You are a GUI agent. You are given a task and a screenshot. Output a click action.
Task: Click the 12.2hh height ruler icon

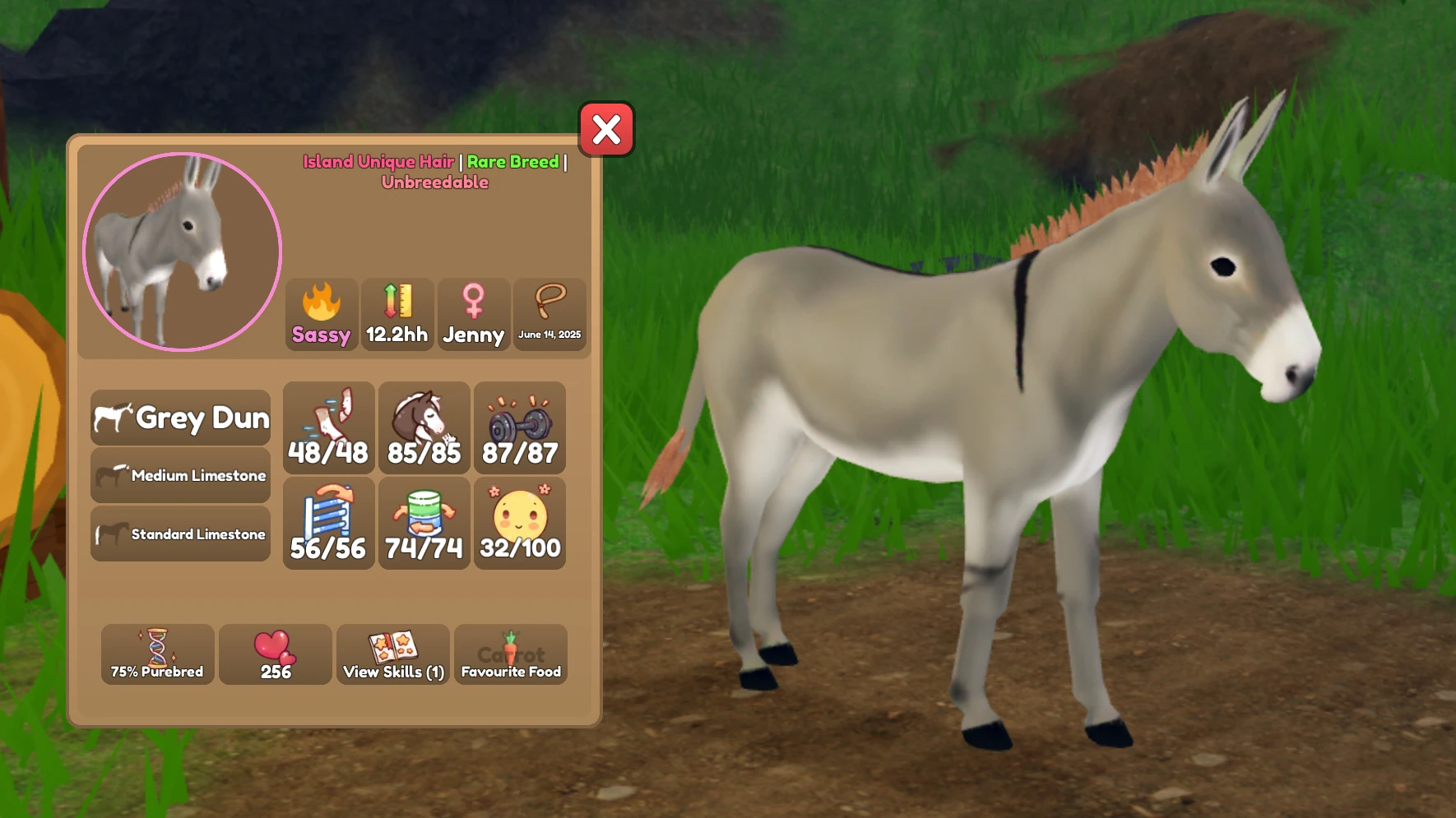point(397,312)
